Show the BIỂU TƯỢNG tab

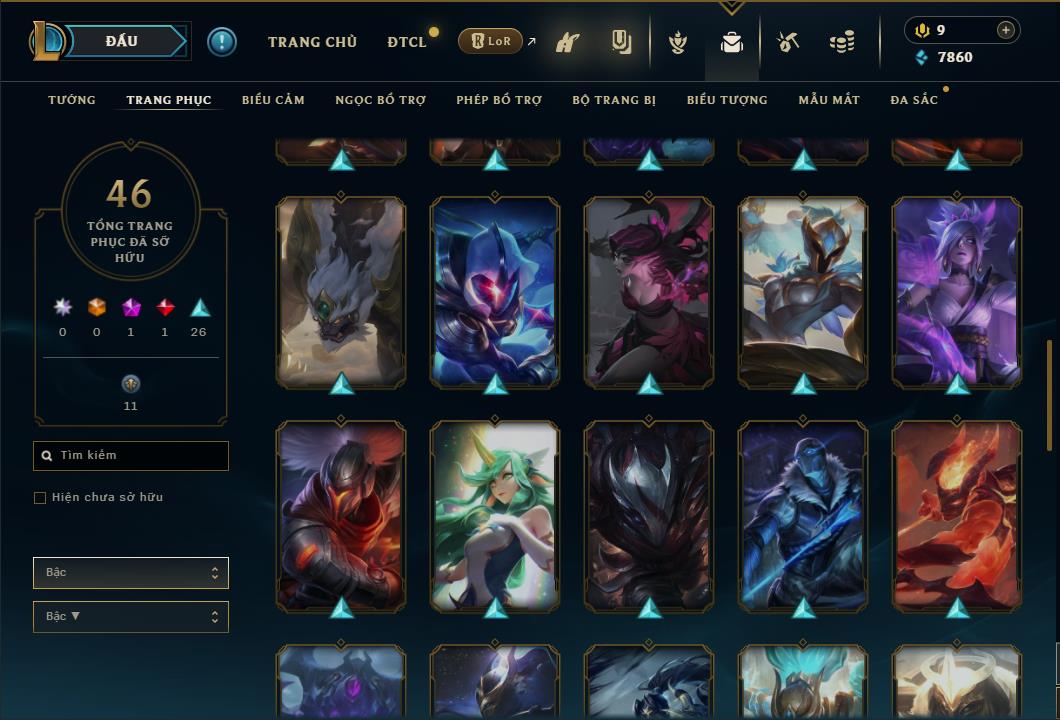click(x=727, y=100)
